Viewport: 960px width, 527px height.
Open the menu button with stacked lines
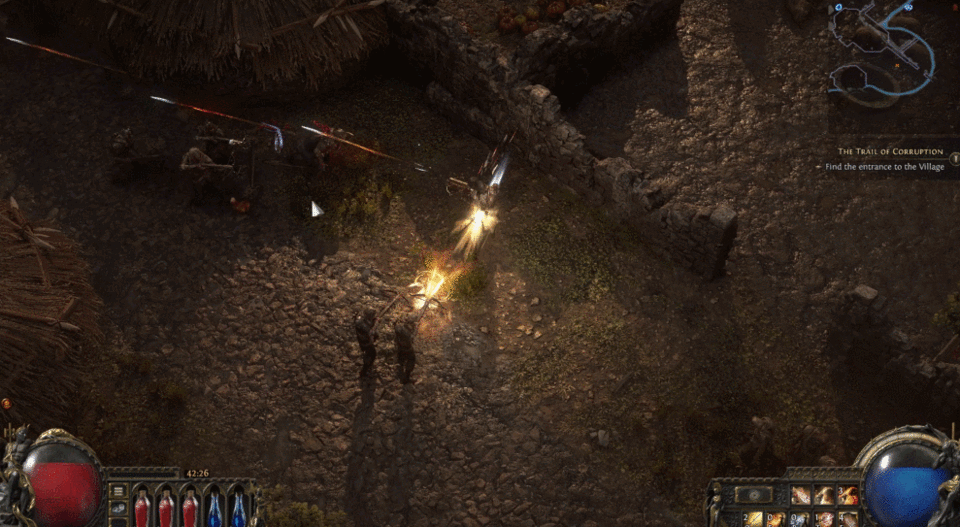pos(118,492)
